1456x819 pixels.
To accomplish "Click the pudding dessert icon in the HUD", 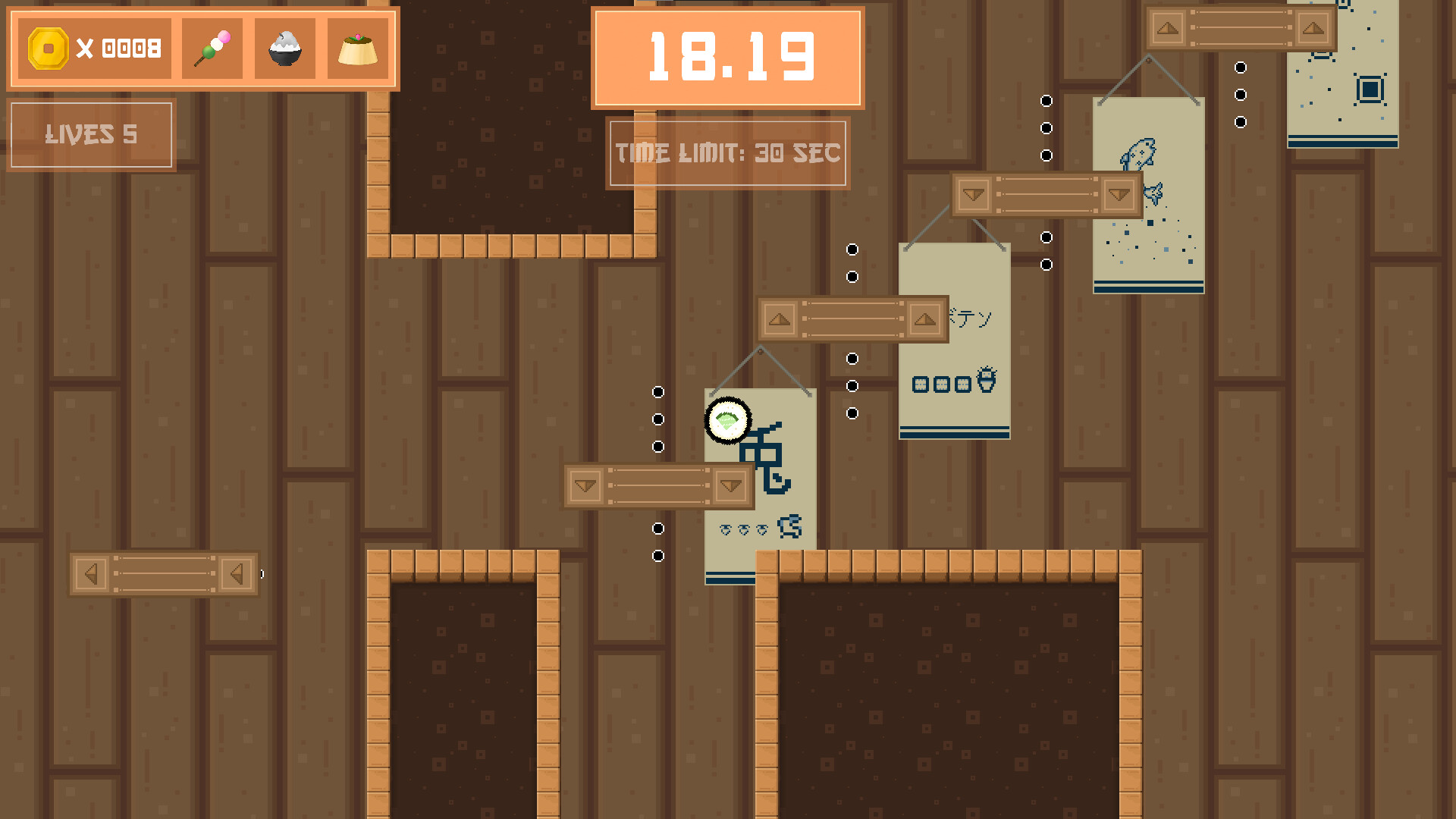I will click(x=358, y=49).
